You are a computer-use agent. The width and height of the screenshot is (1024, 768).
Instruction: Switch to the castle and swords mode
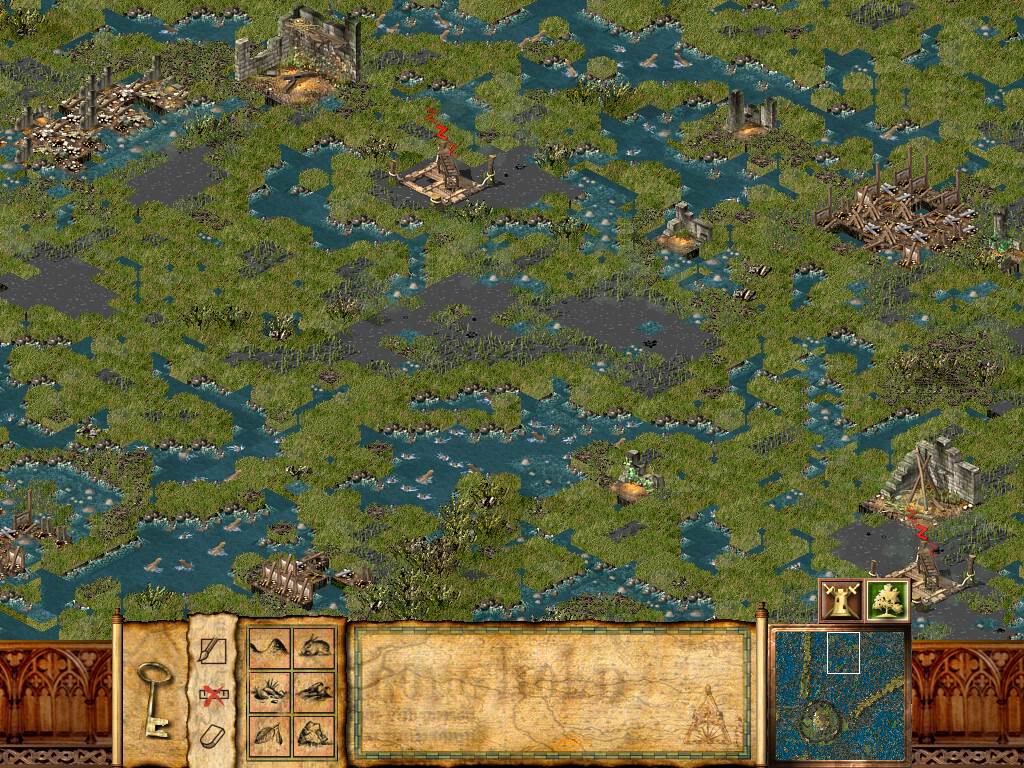click(x=840, y=600)
